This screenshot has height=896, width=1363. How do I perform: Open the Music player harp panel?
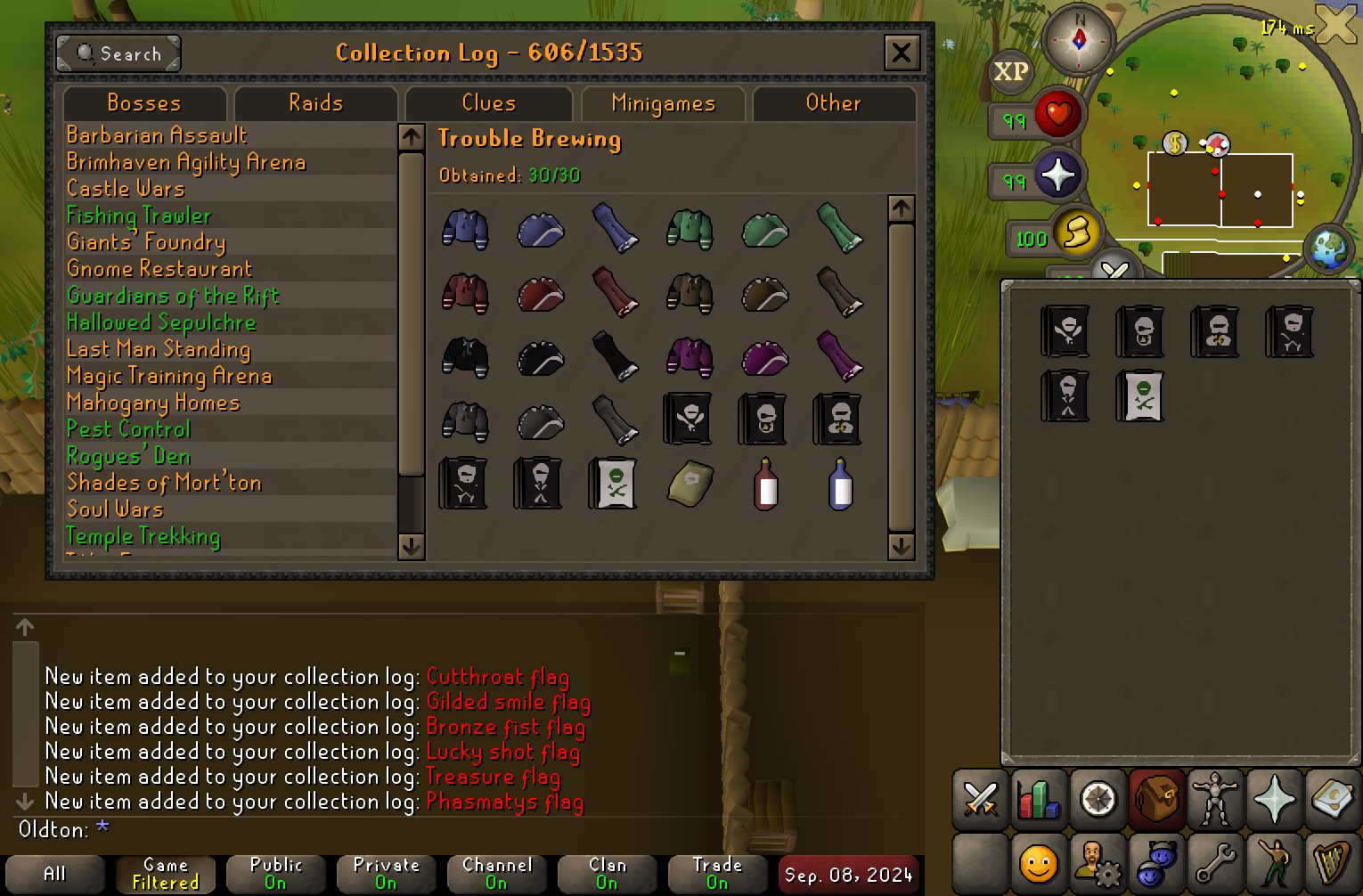pyautogui.click(x=1334, y=862)
